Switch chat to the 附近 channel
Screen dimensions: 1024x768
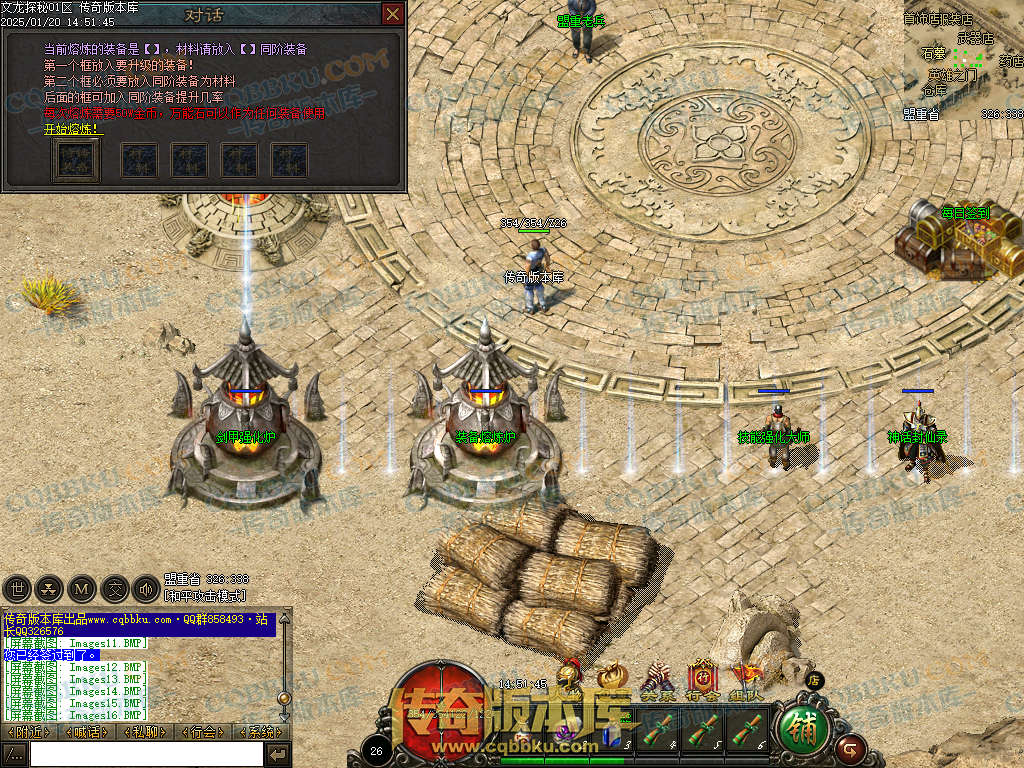[28, 732]
